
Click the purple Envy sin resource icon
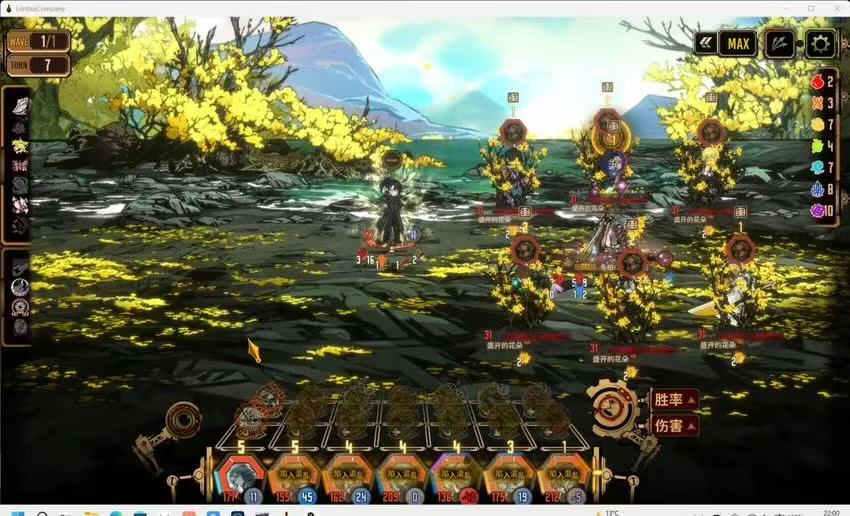[817, 210]
